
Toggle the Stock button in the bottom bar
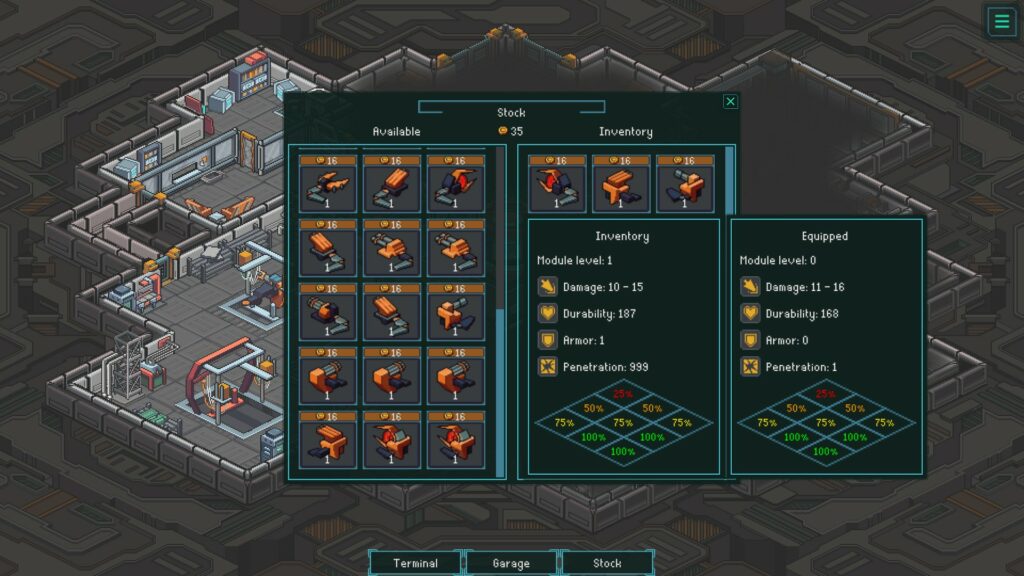(x=607, y=563)
